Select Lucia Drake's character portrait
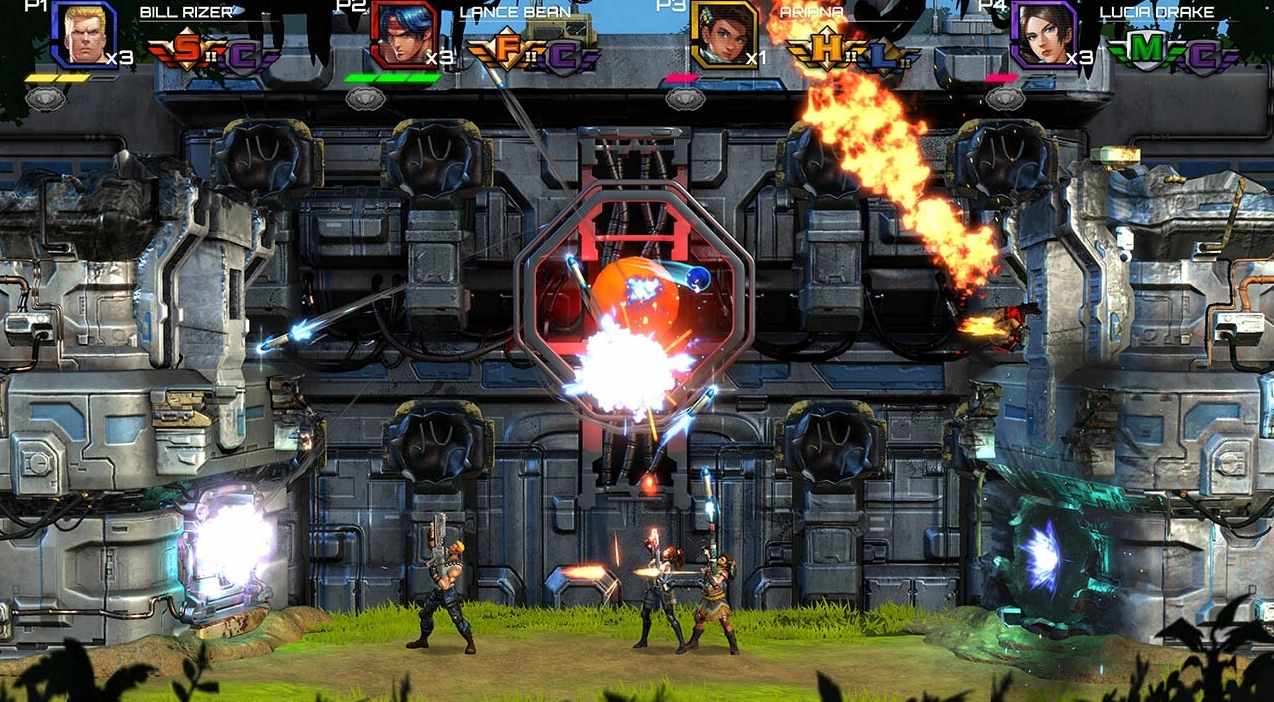This screenshot has width=1274, height=702. 1044,34
